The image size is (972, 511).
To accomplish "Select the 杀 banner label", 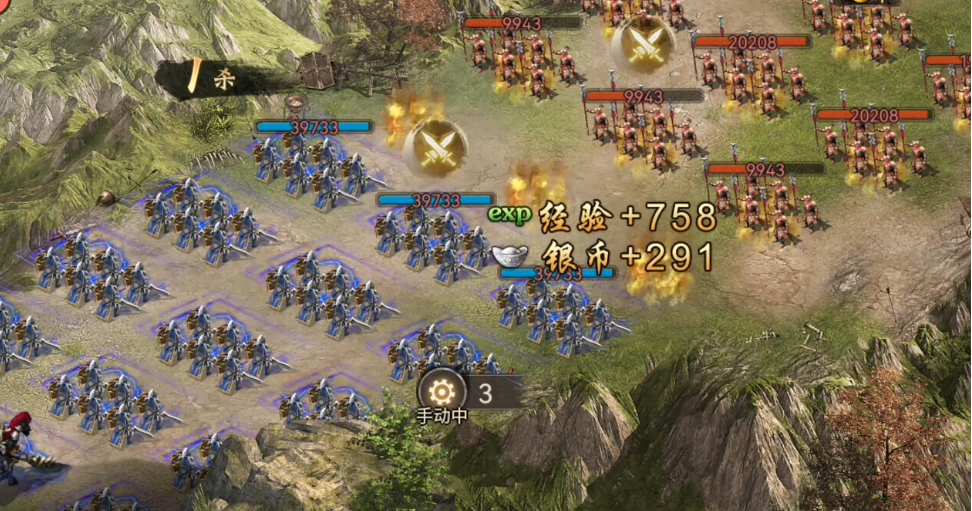I will point(222,80).
